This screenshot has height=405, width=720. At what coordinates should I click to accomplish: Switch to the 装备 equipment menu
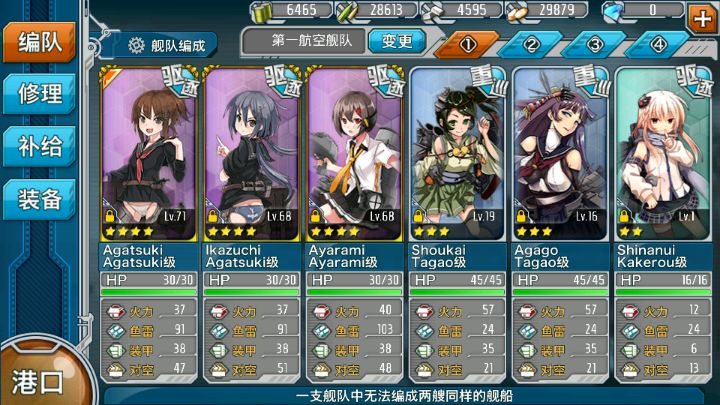pos(40,198)
